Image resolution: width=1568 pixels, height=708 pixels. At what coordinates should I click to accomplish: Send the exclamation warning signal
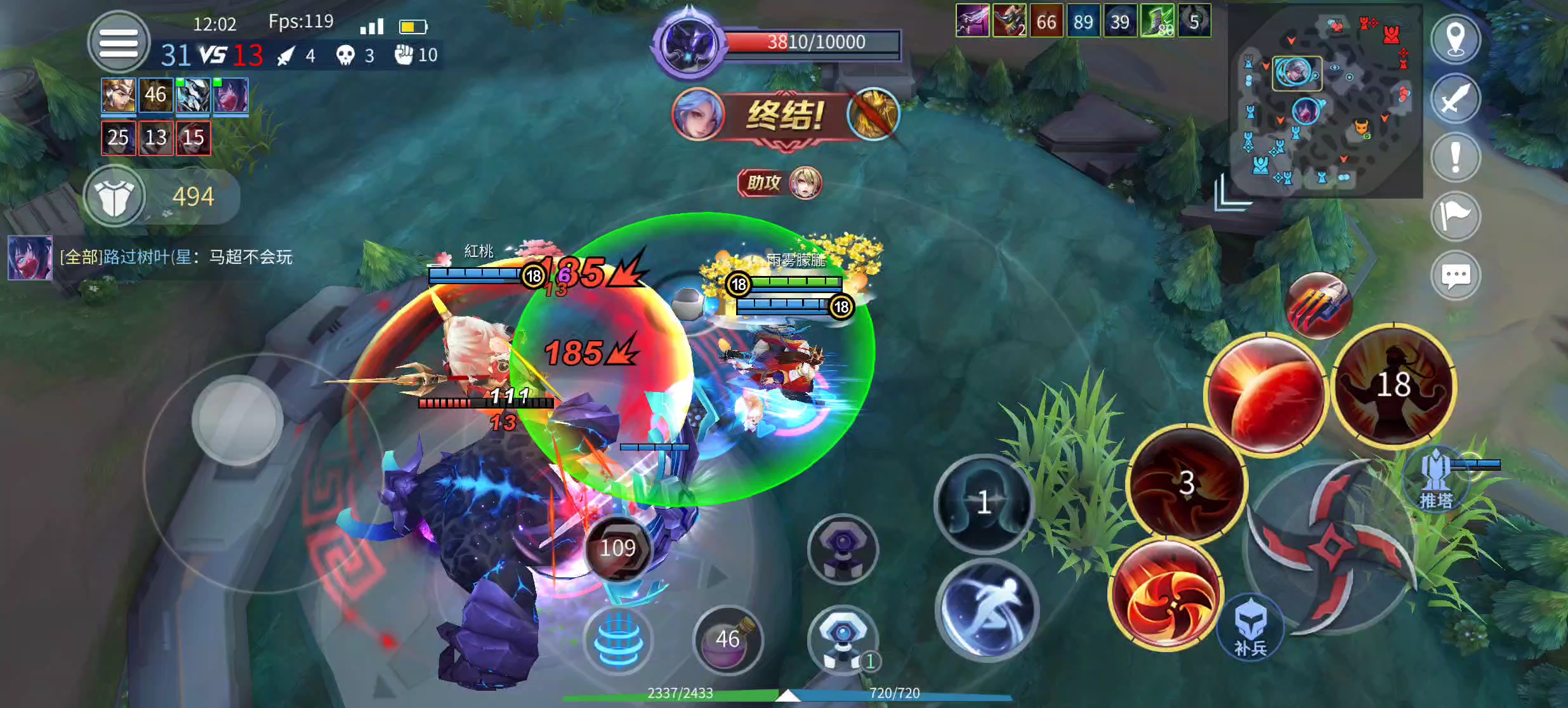click(1455, 157)
